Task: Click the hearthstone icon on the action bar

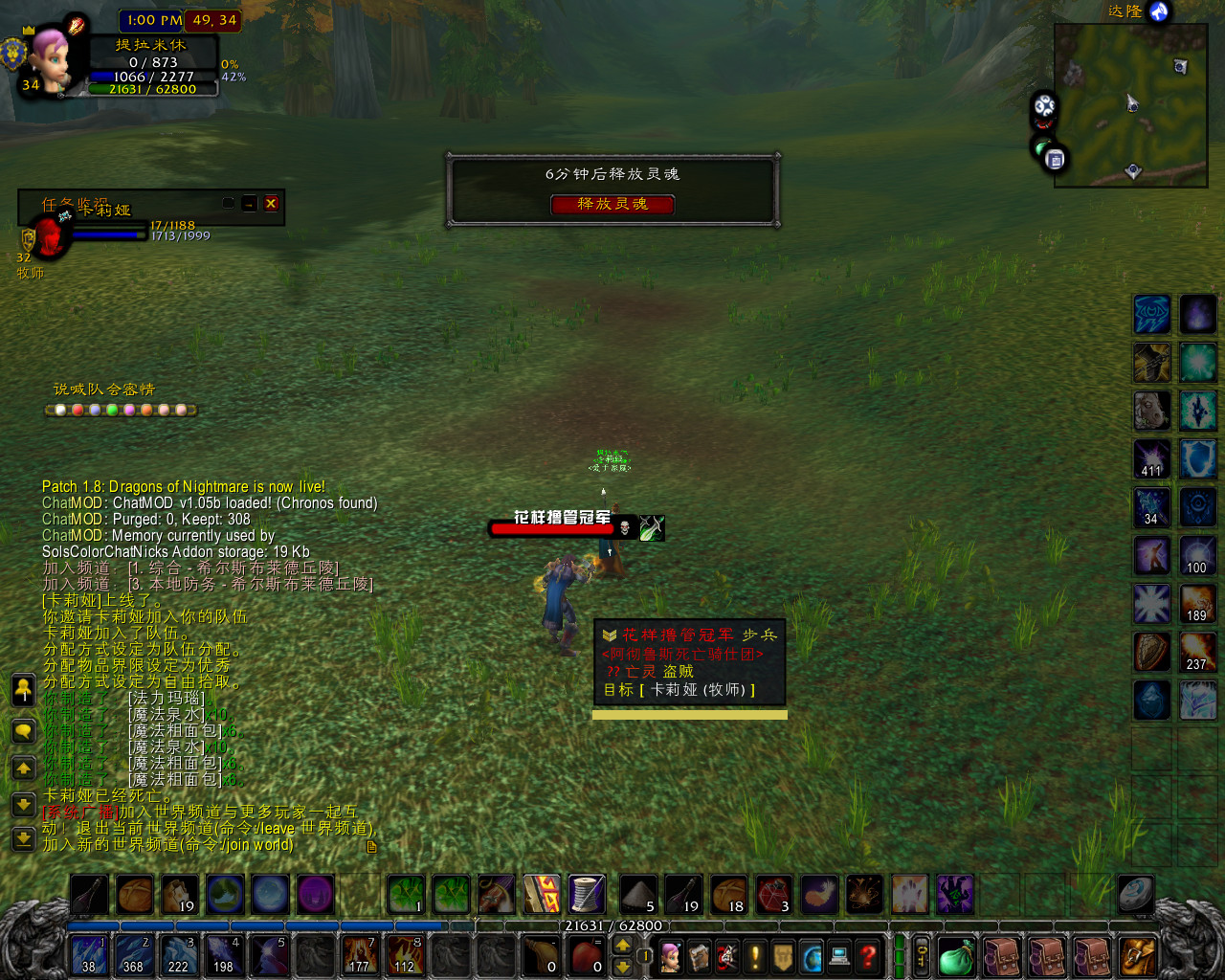Action: point(1136,894)
